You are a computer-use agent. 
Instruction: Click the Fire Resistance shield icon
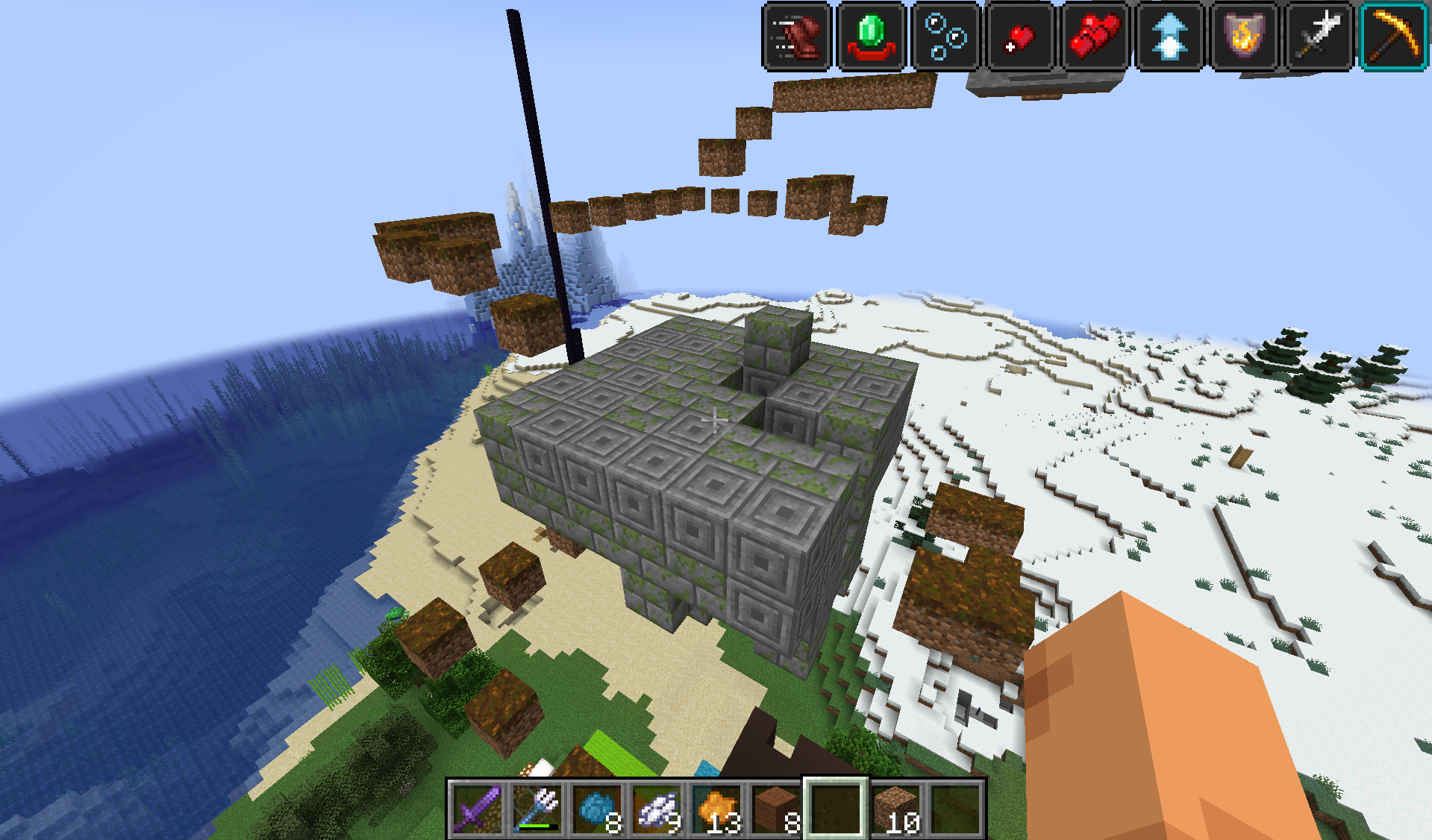click(x=1244, y=36)
